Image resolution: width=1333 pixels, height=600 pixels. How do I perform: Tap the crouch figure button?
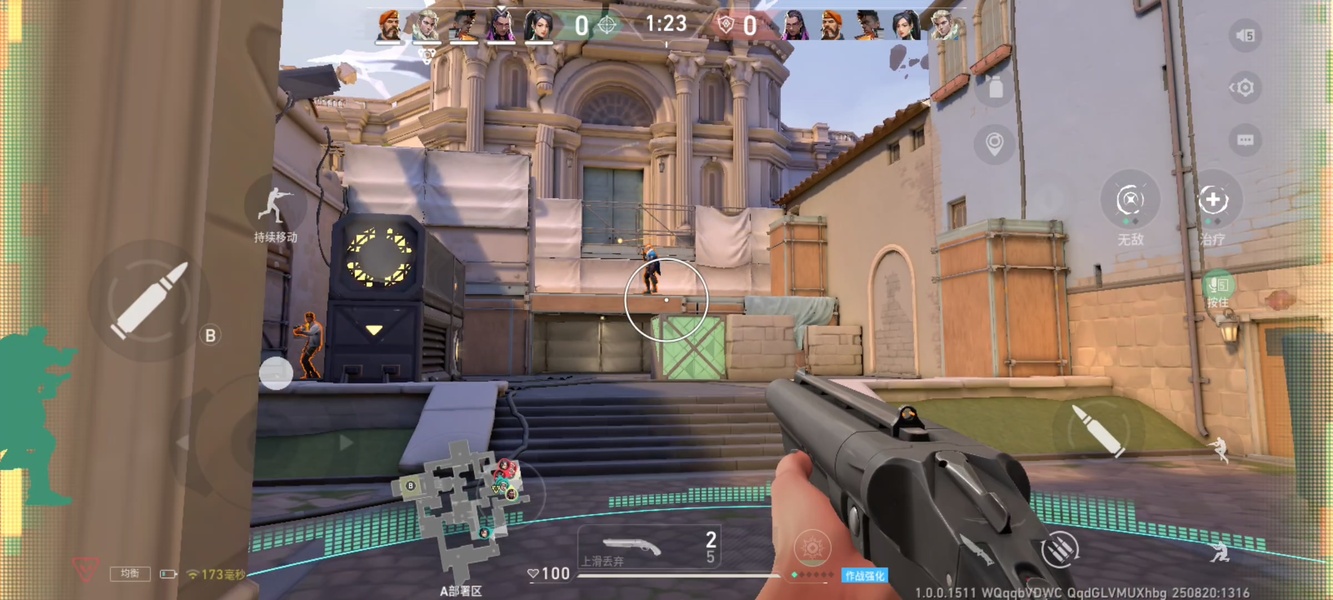tap(1218, 550)
